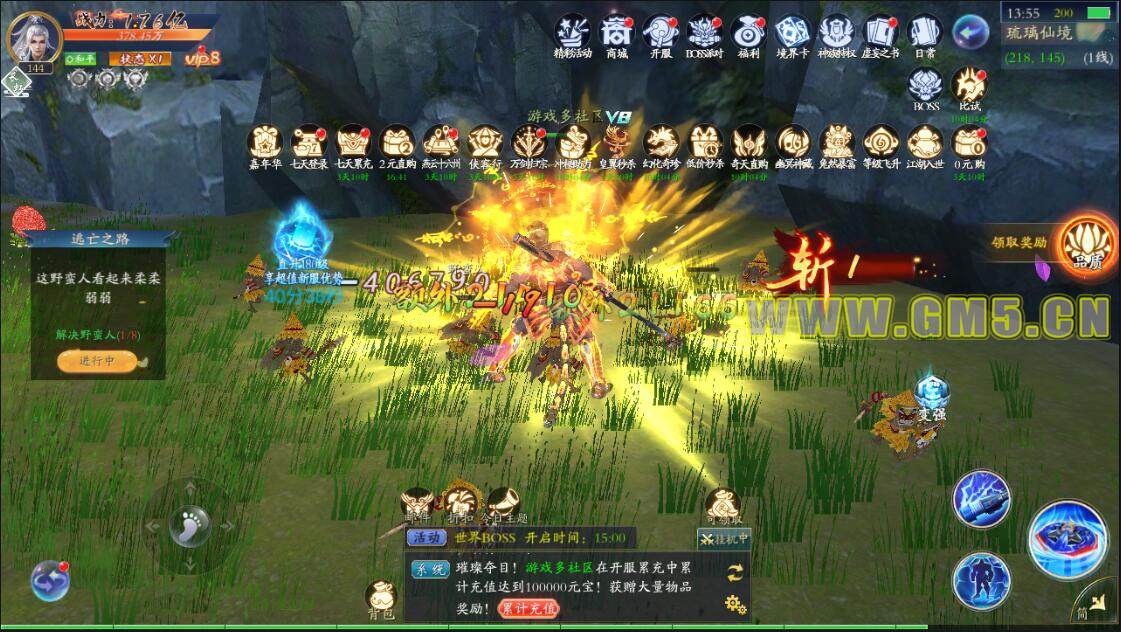The width and height of the screenshot is (1121, 632).
Task: Collapse the top icon bar with arrow orb
Action: pos(969,32)
